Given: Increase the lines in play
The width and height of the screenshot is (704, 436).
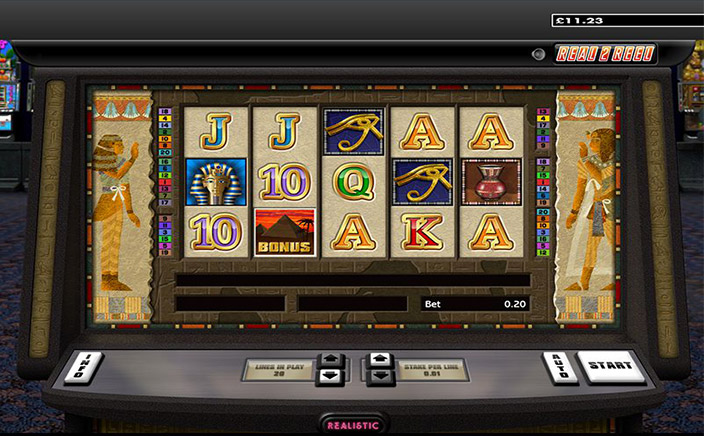Looking at the screenshot, I should pos(329,360).
